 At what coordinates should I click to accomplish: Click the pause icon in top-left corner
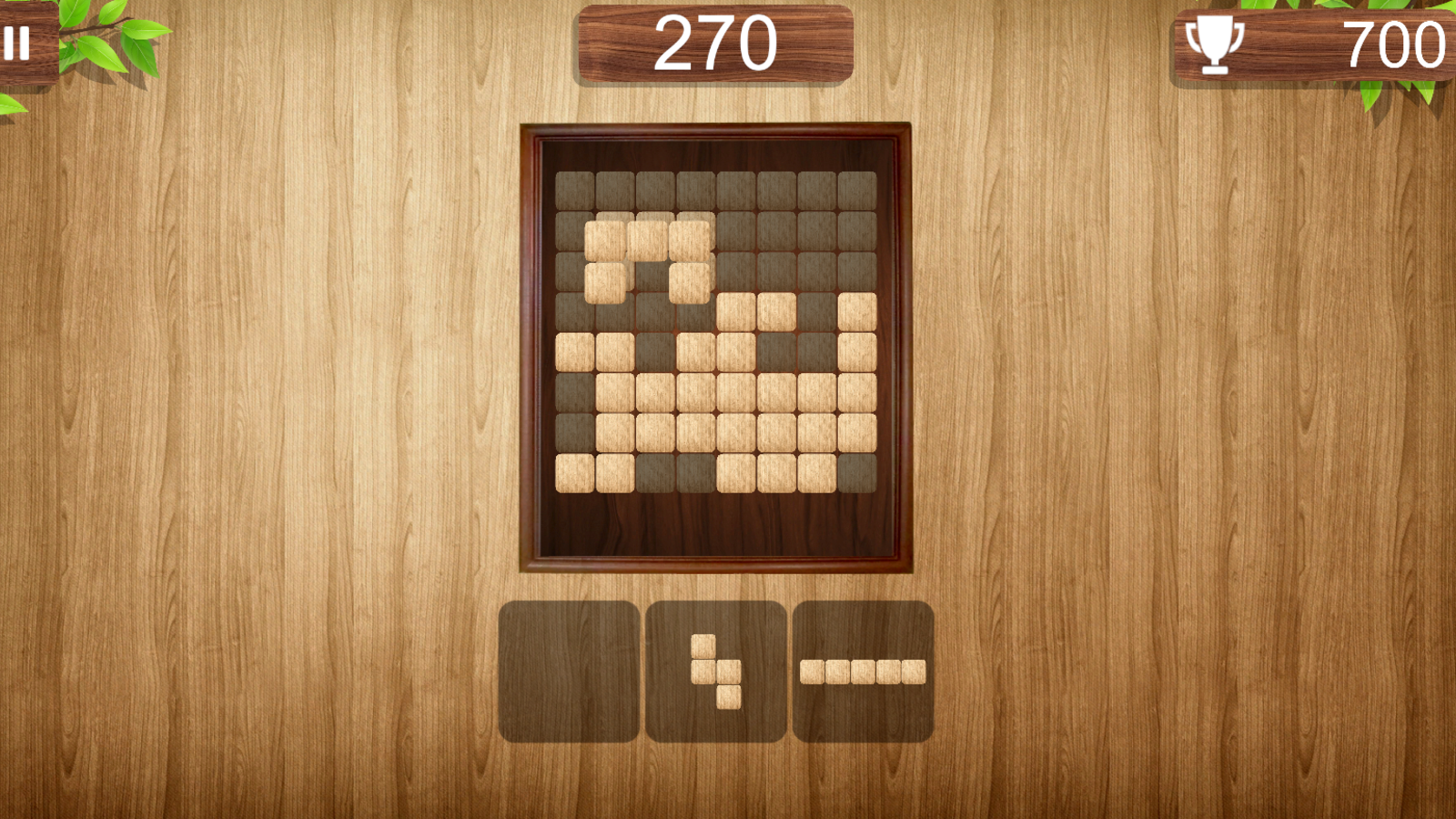[x=18, y=41]
